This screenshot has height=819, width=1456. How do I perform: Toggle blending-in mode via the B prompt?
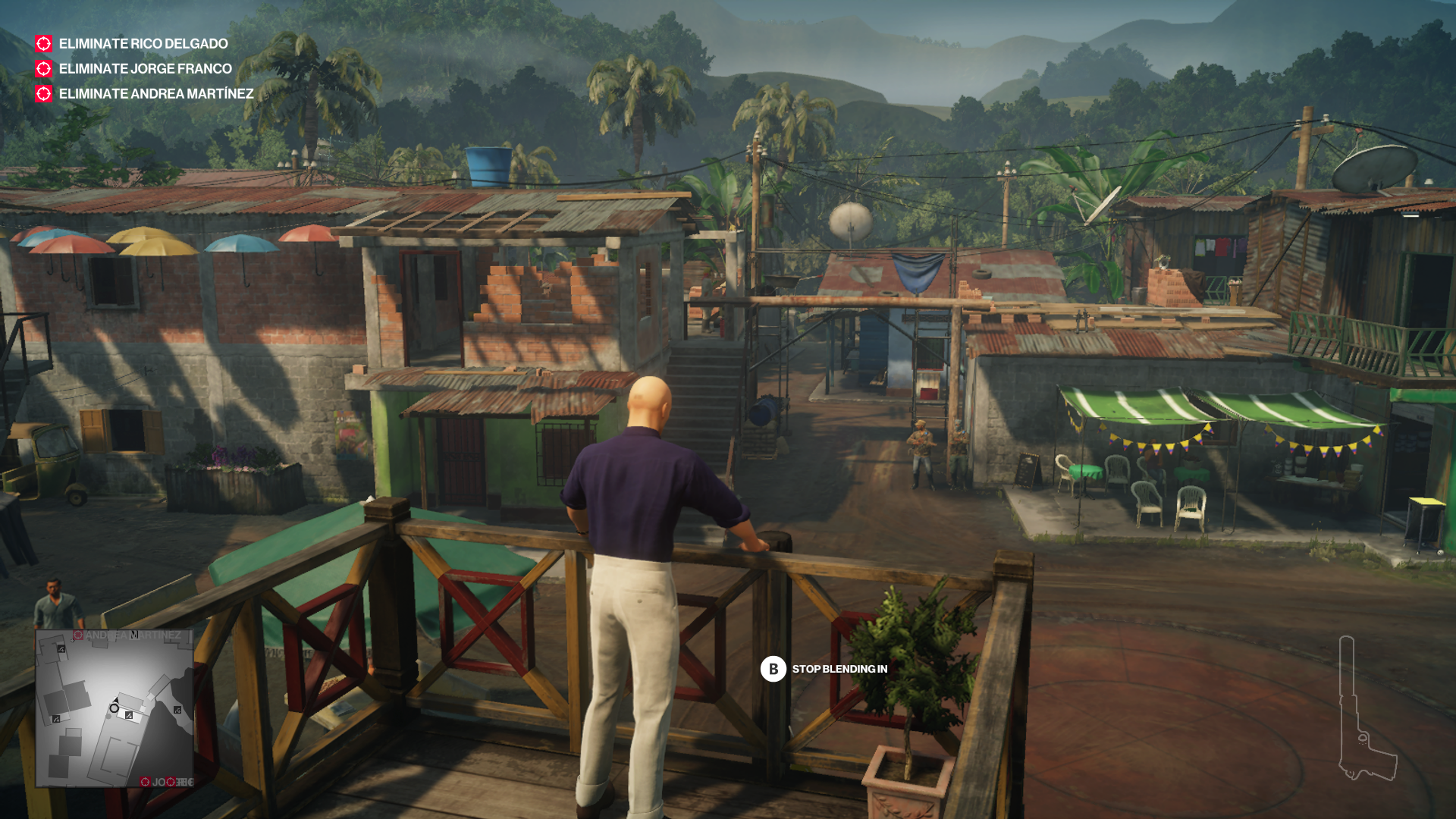point(772,670)
